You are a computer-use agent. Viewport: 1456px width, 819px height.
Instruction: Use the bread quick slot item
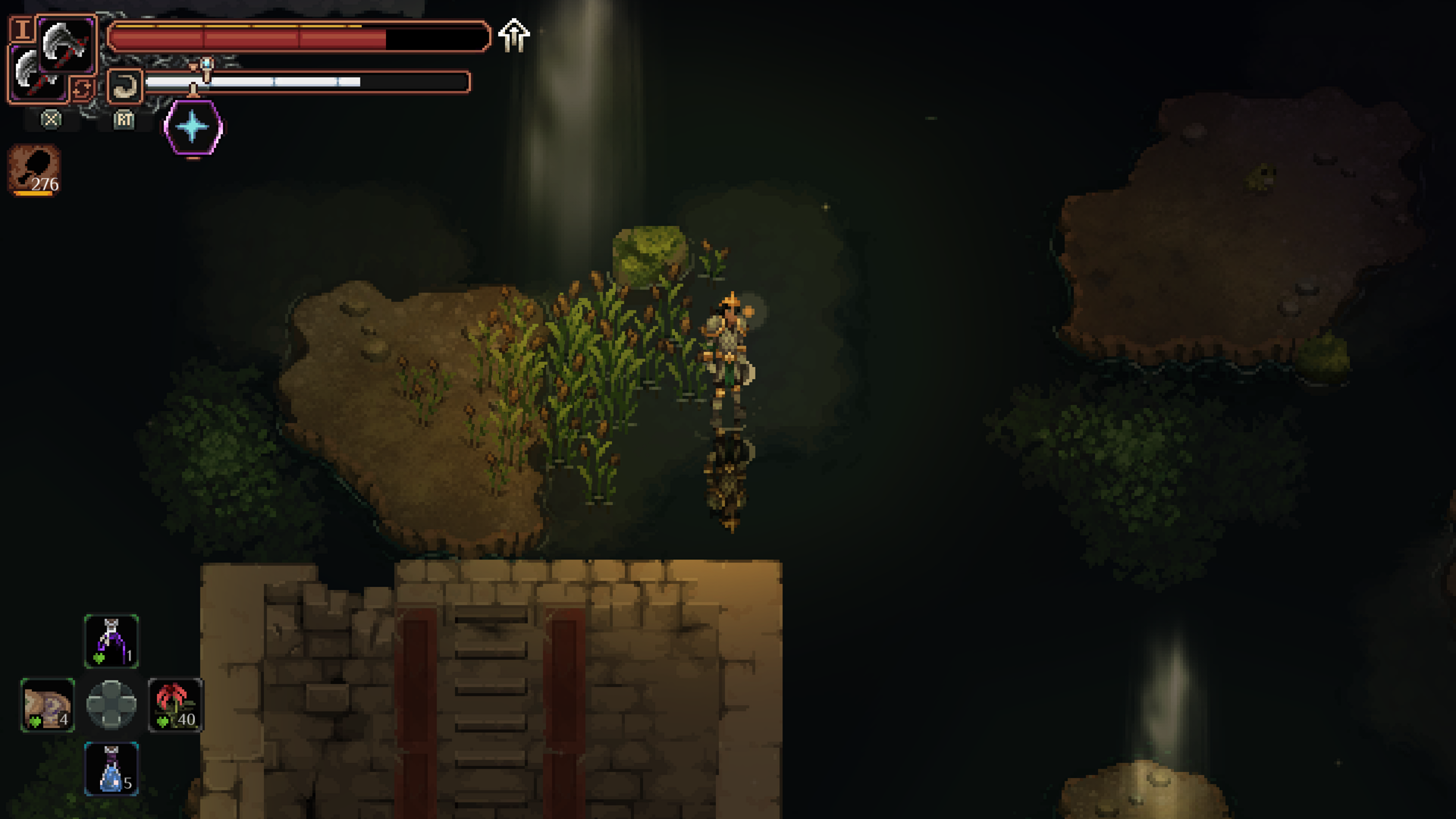tap(48, 705)
